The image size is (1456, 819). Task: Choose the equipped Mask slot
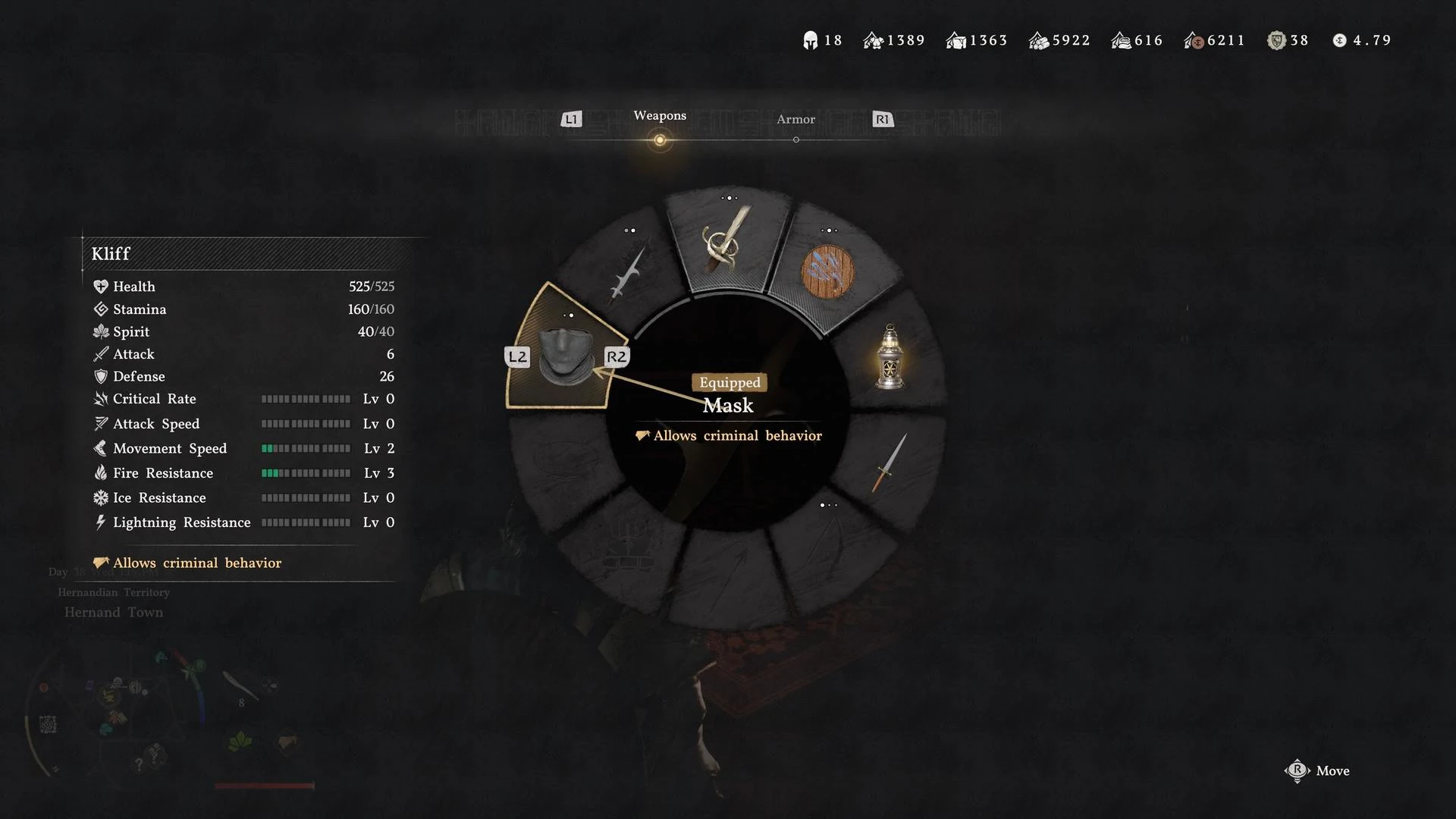(x=565, y=356)
